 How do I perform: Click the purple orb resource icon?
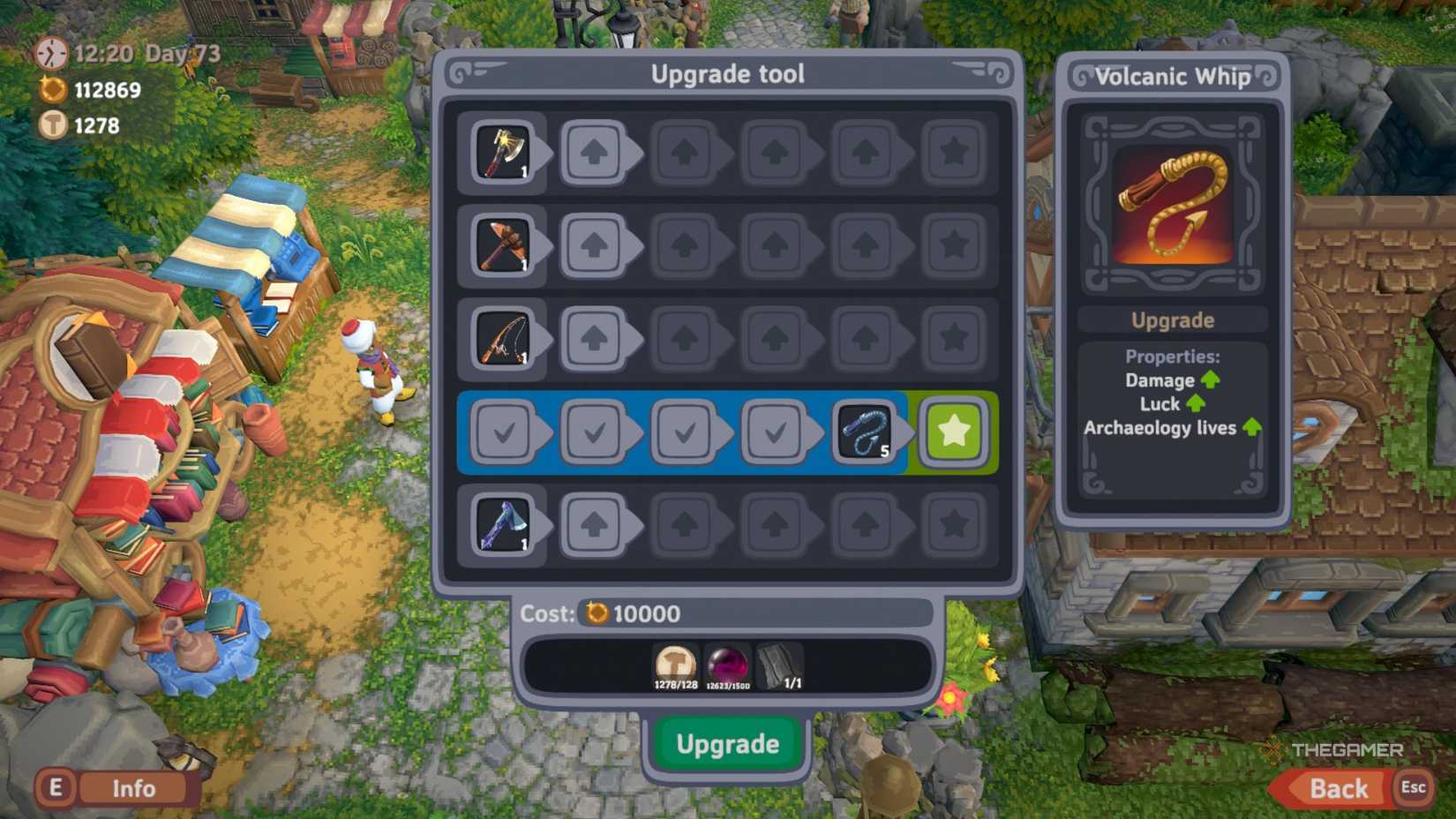pos(731,664)
